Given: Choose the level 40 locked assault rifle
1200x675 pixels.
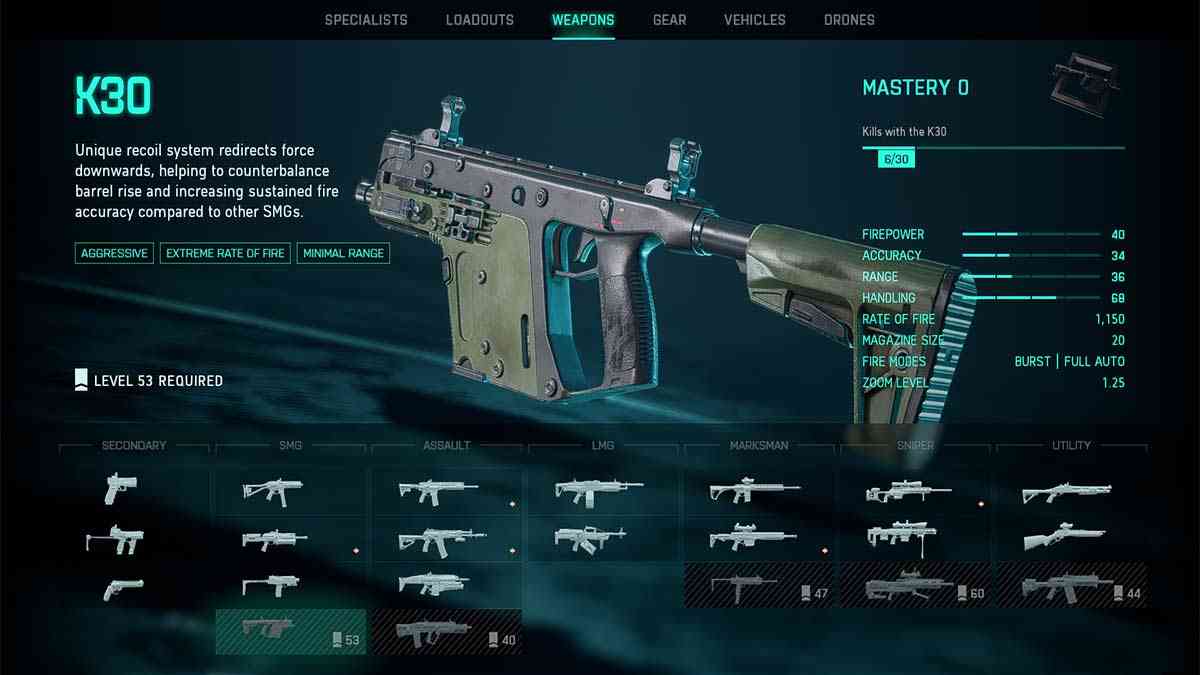Looking at the screenshot, I should pyautogui.click(x=446, y=632).
